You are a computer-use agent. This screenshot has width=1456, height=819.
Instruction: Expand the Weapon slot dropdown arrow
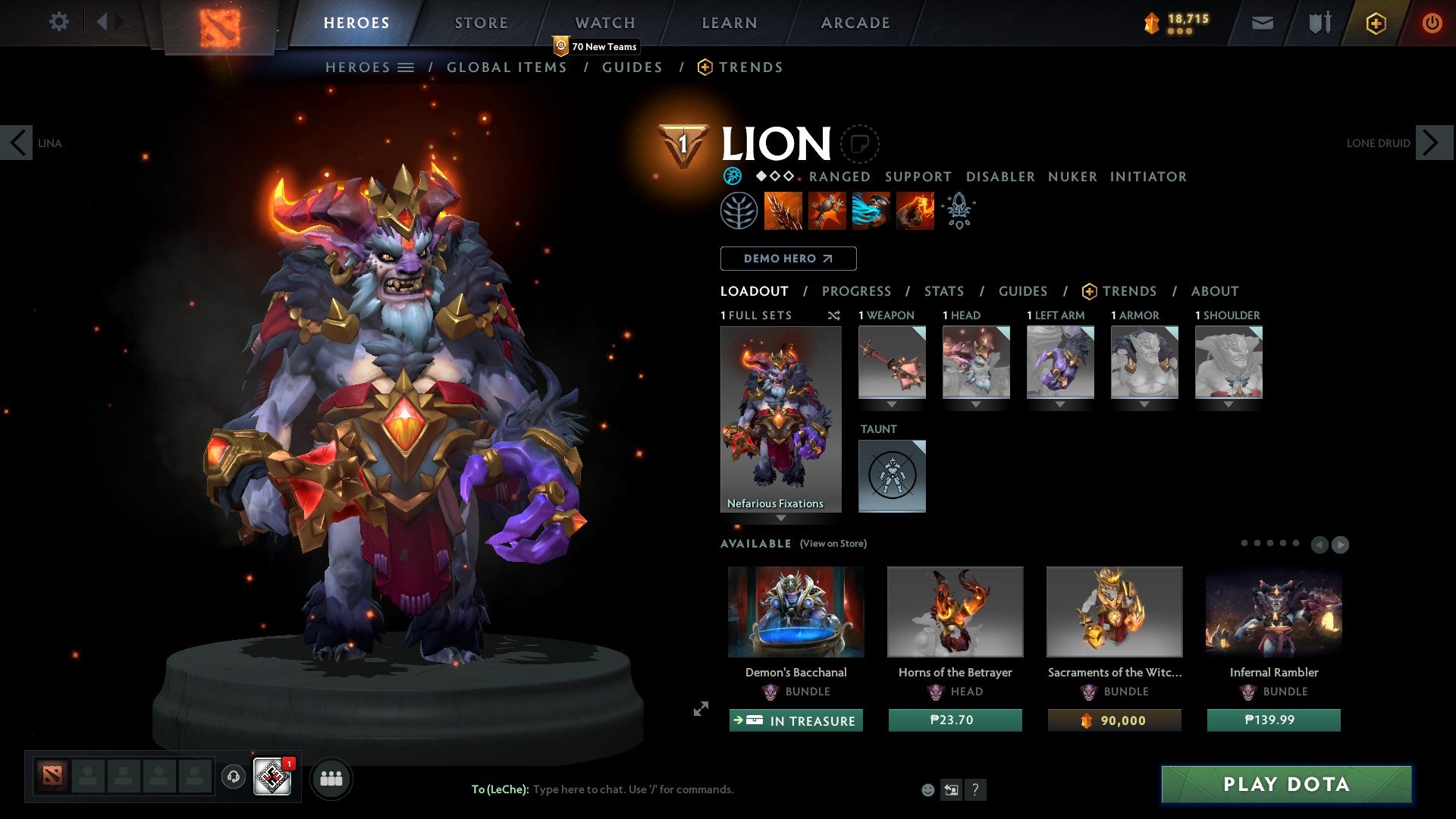click(x=892, y=404)
